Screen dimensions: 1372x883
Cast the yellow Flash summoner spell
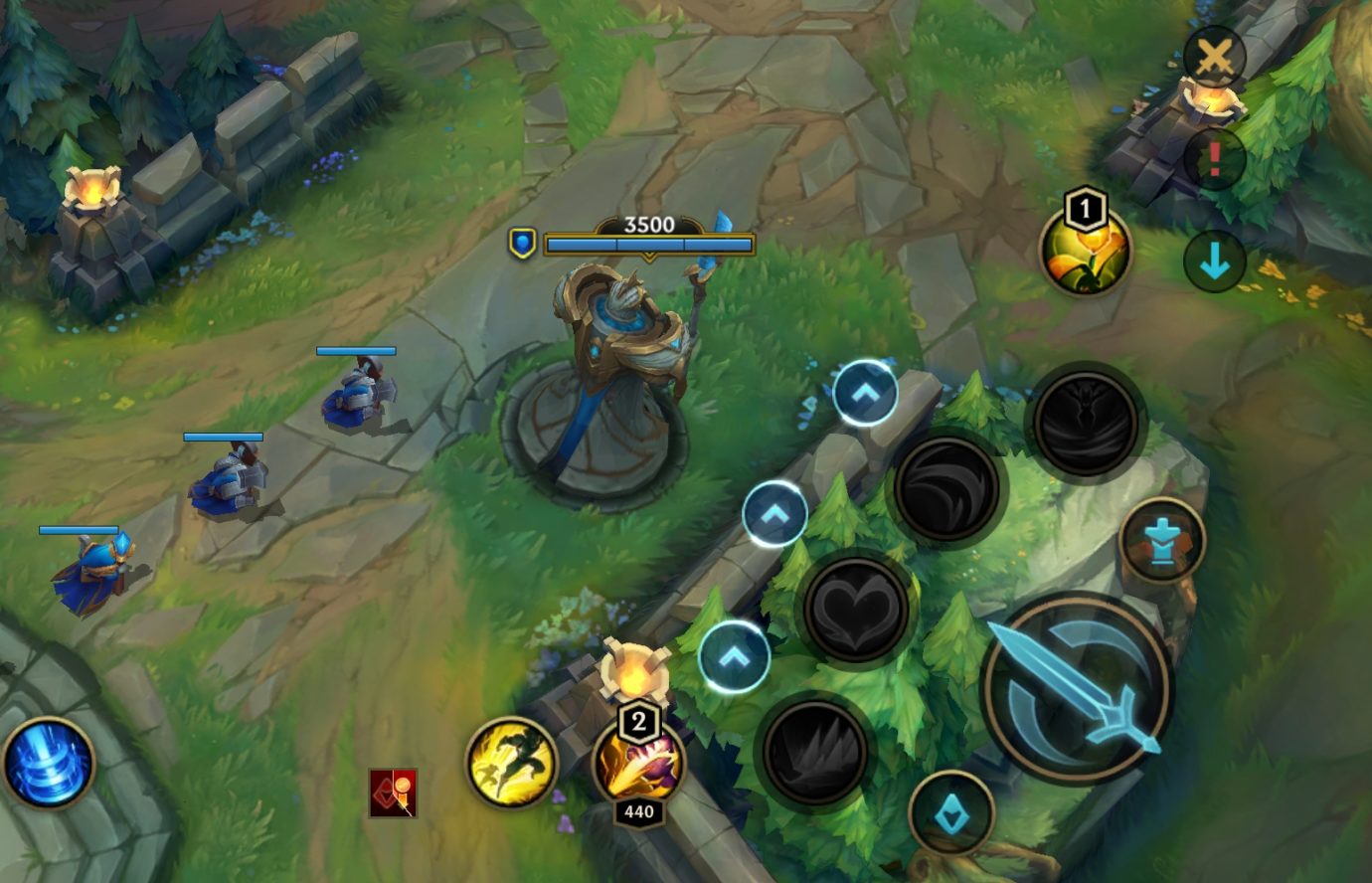click(x=510, y=768)
